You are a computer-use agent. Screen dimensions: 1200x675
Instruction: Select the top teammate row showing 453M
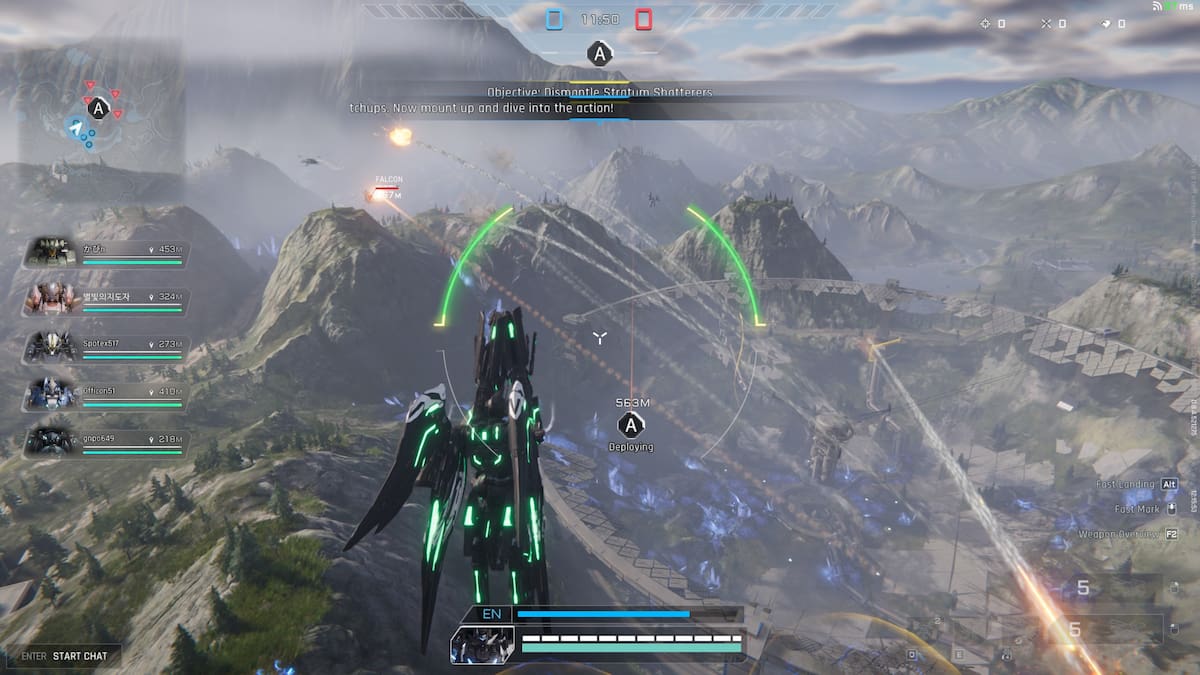pyautogui.click(x=105, y=251)
